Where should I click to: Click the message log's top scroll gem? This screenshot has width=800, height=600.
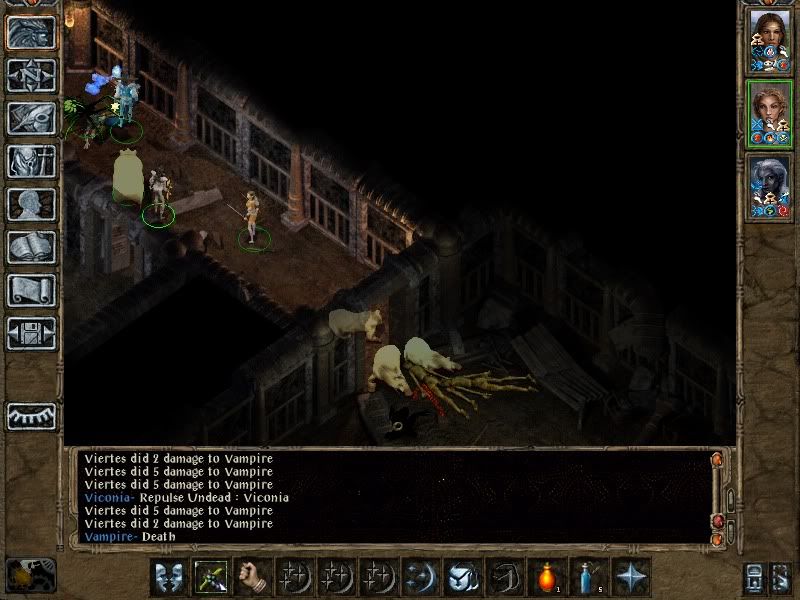point(717,459)
